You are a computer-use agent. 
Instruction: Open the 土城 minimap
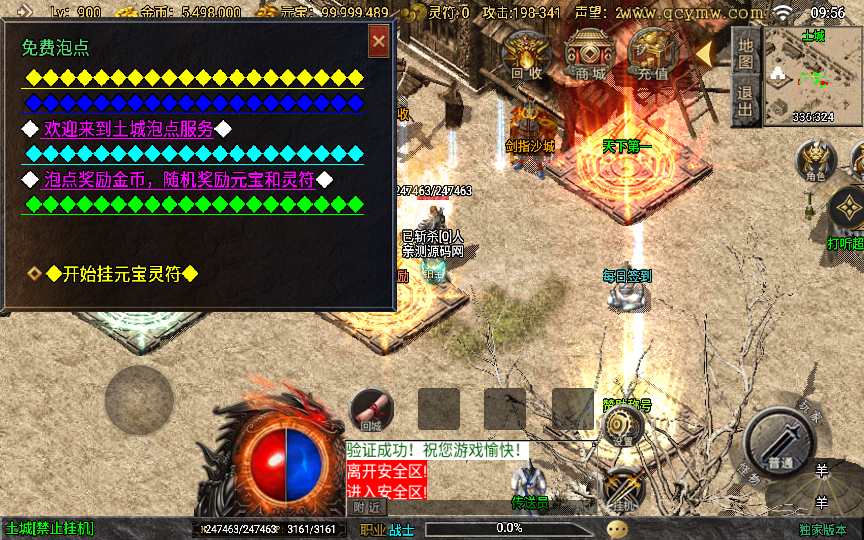(812, 77)
